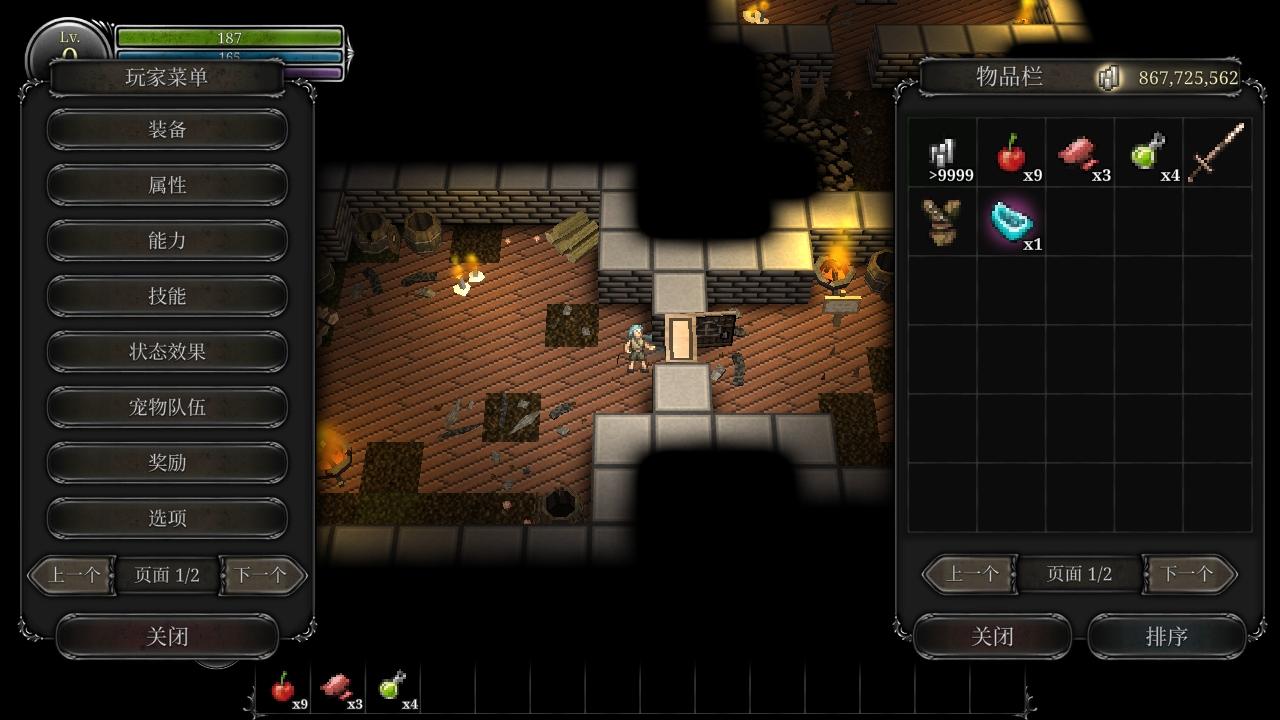Sort the inventory with 排序

[x=1166, y=637]
